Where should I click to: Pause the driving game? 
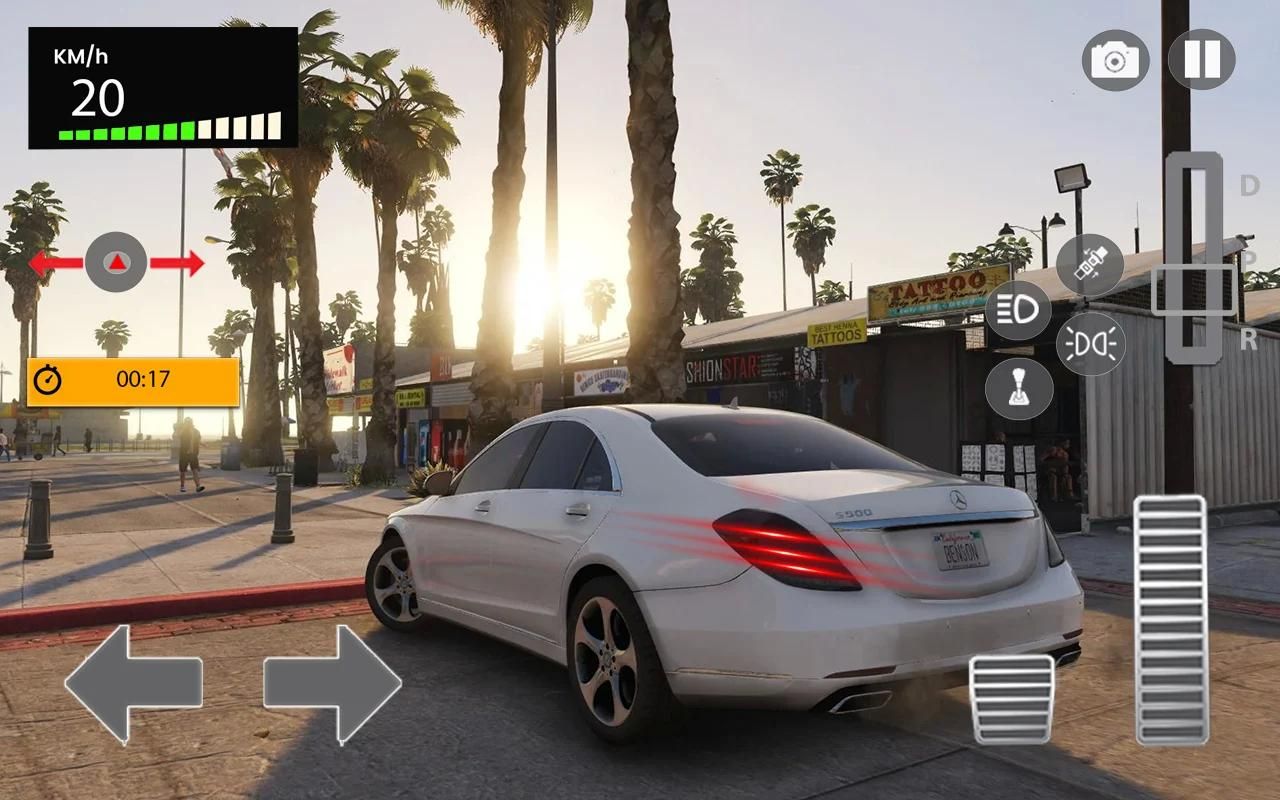click(1201, 60)
